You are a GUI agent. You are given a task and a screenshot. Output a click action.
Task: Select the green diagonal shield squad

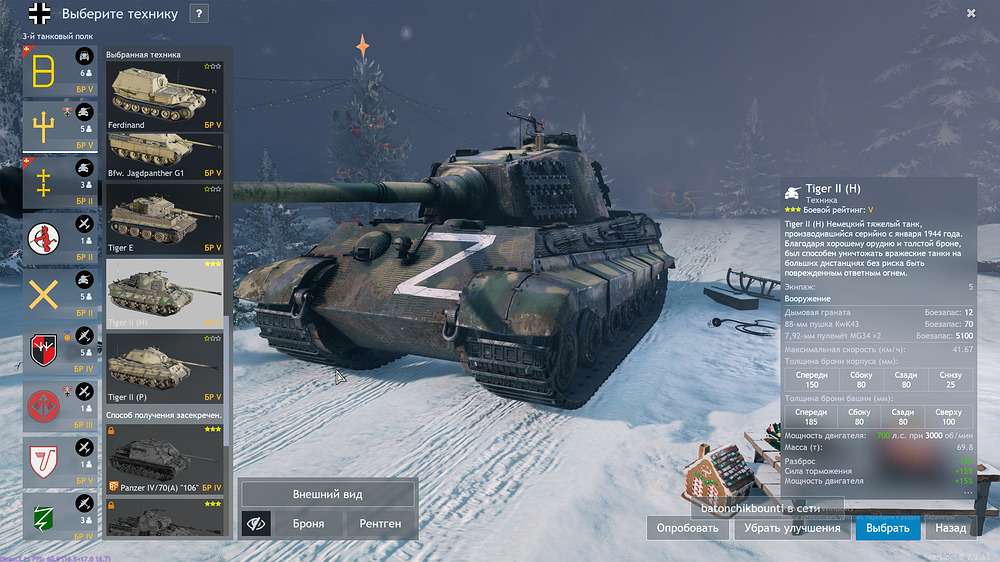pyautogui.click(x=44, y=514)
